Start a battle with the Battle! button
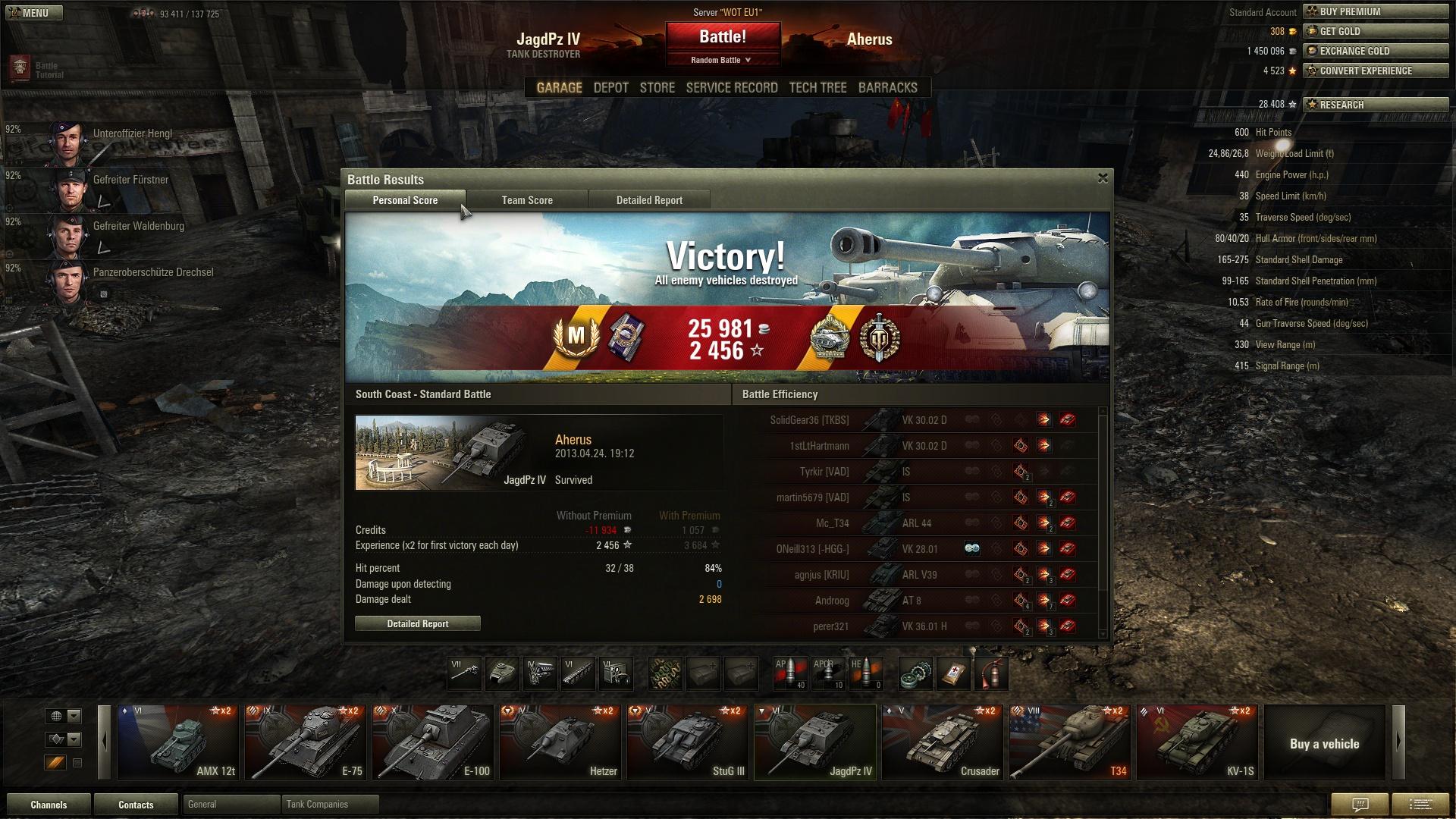1456x819 pixels. coord(723,36)
